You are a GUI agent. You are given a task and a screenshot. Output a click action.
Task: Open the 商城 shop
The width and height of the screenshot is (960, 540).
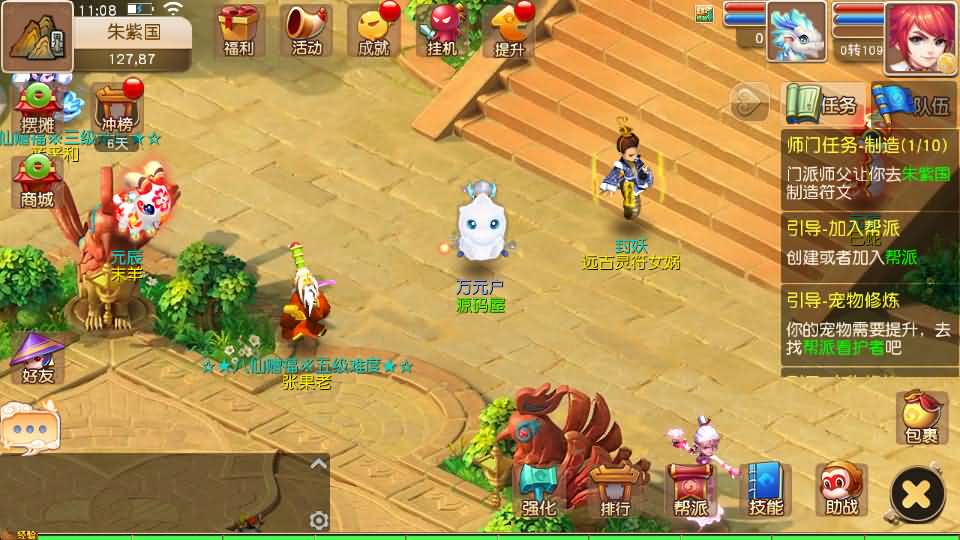point(37,181)
